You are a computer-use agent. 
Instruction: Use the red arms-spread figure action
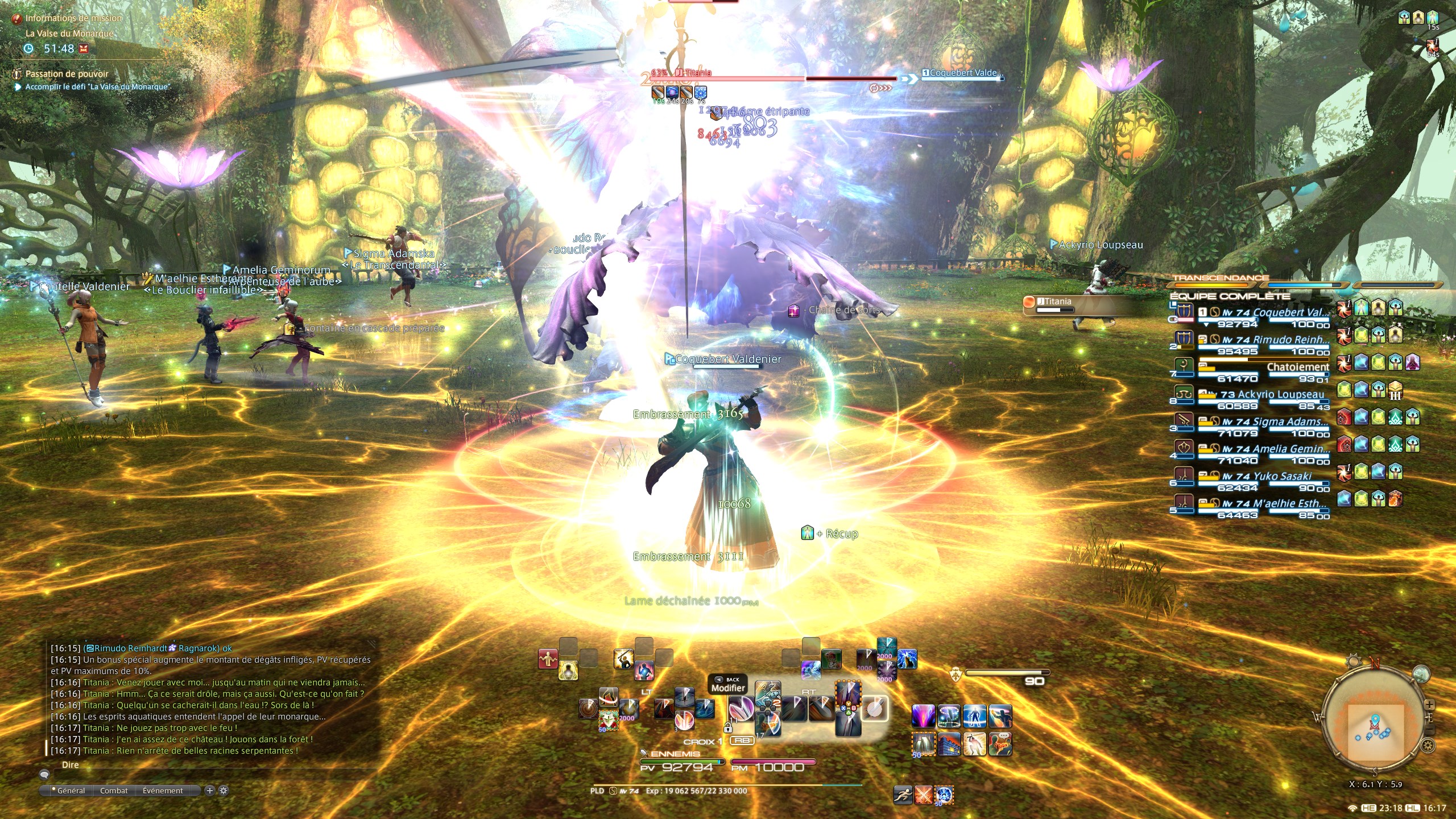click(548, 659)
